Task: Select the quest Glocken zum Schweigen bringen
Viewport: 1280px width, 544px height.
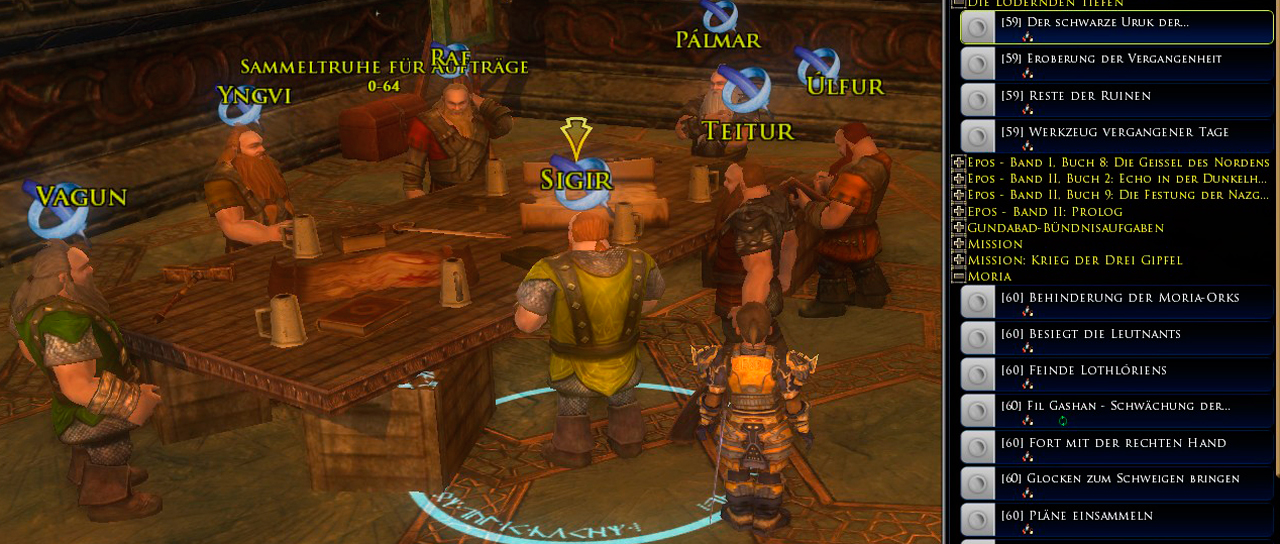Action: tap(1119, 479)
